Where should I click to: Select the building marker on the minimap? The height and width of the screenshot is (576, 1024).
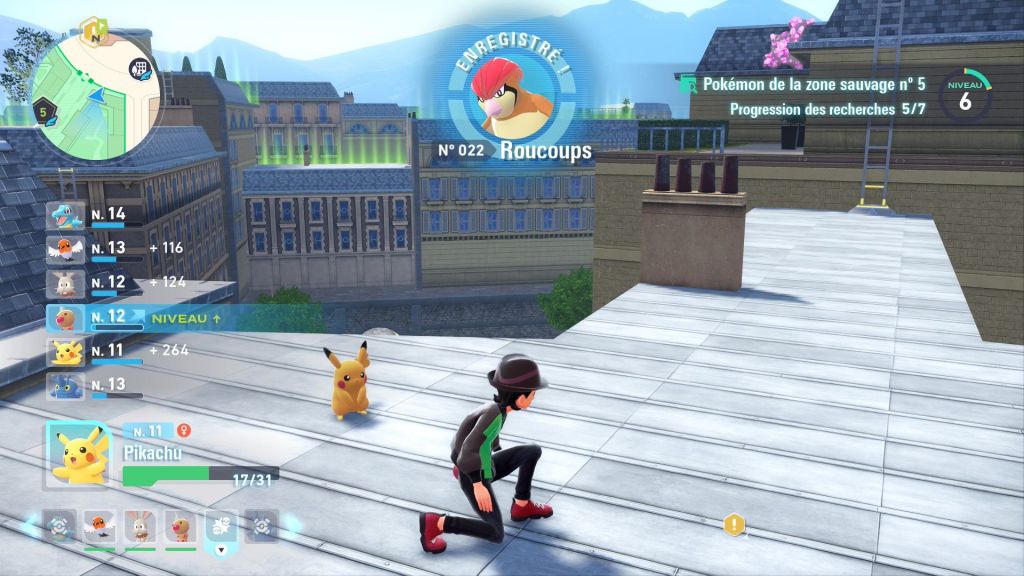140,69
